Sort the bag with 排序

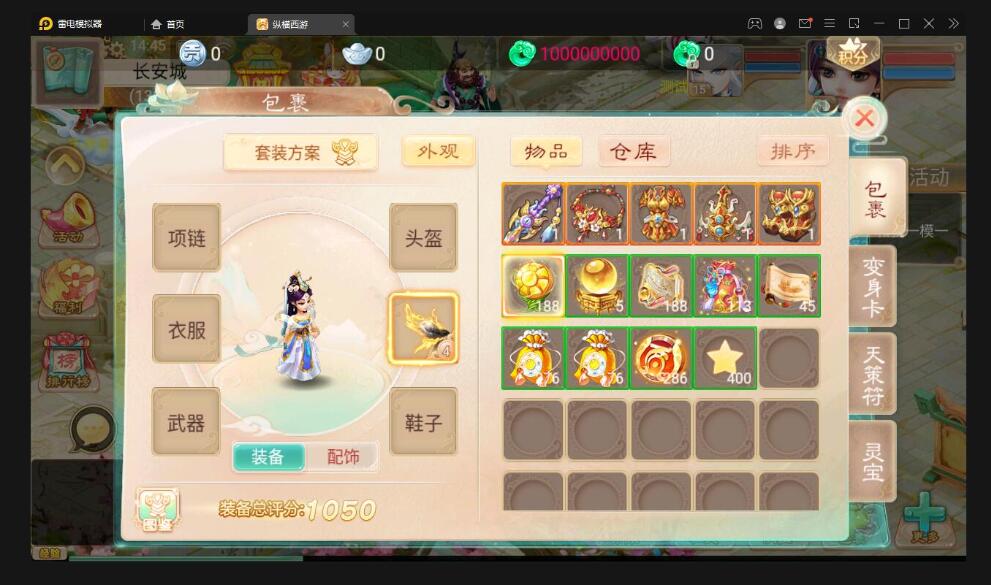(792, 151)
